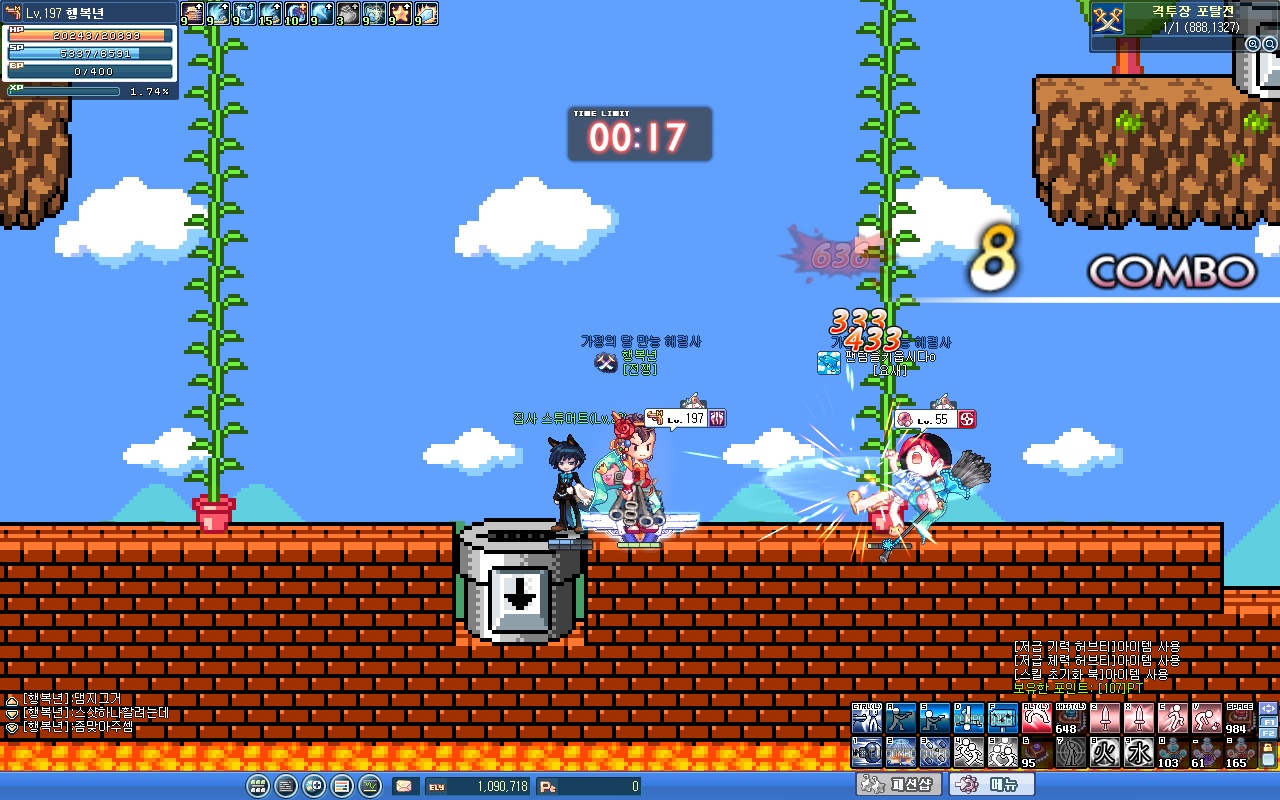
Task: Activate the red arc skill on ALT(L)
Action: 1036,718
